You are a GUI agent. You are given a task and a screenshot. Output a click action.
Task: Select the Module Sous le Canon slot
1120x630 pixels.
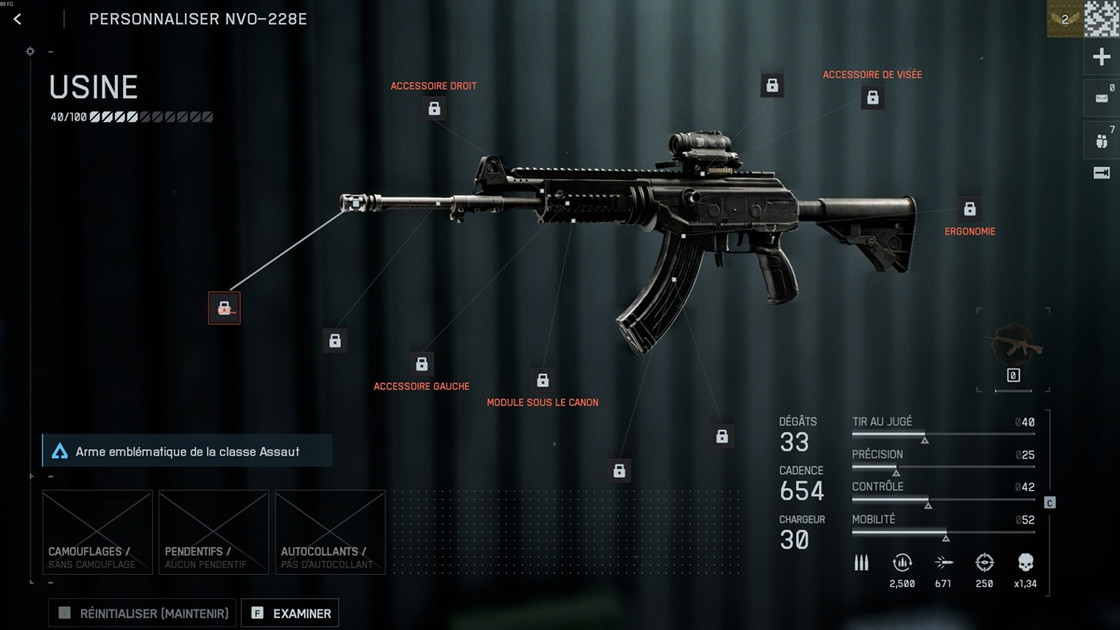543,380
